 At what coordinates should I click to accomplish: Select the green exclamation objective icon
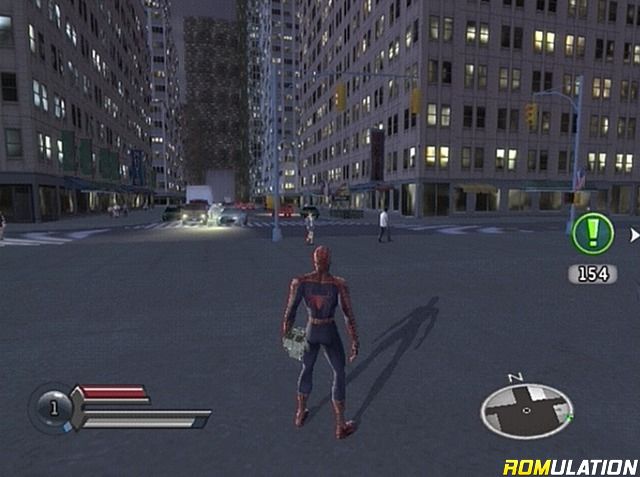point(591,237)
